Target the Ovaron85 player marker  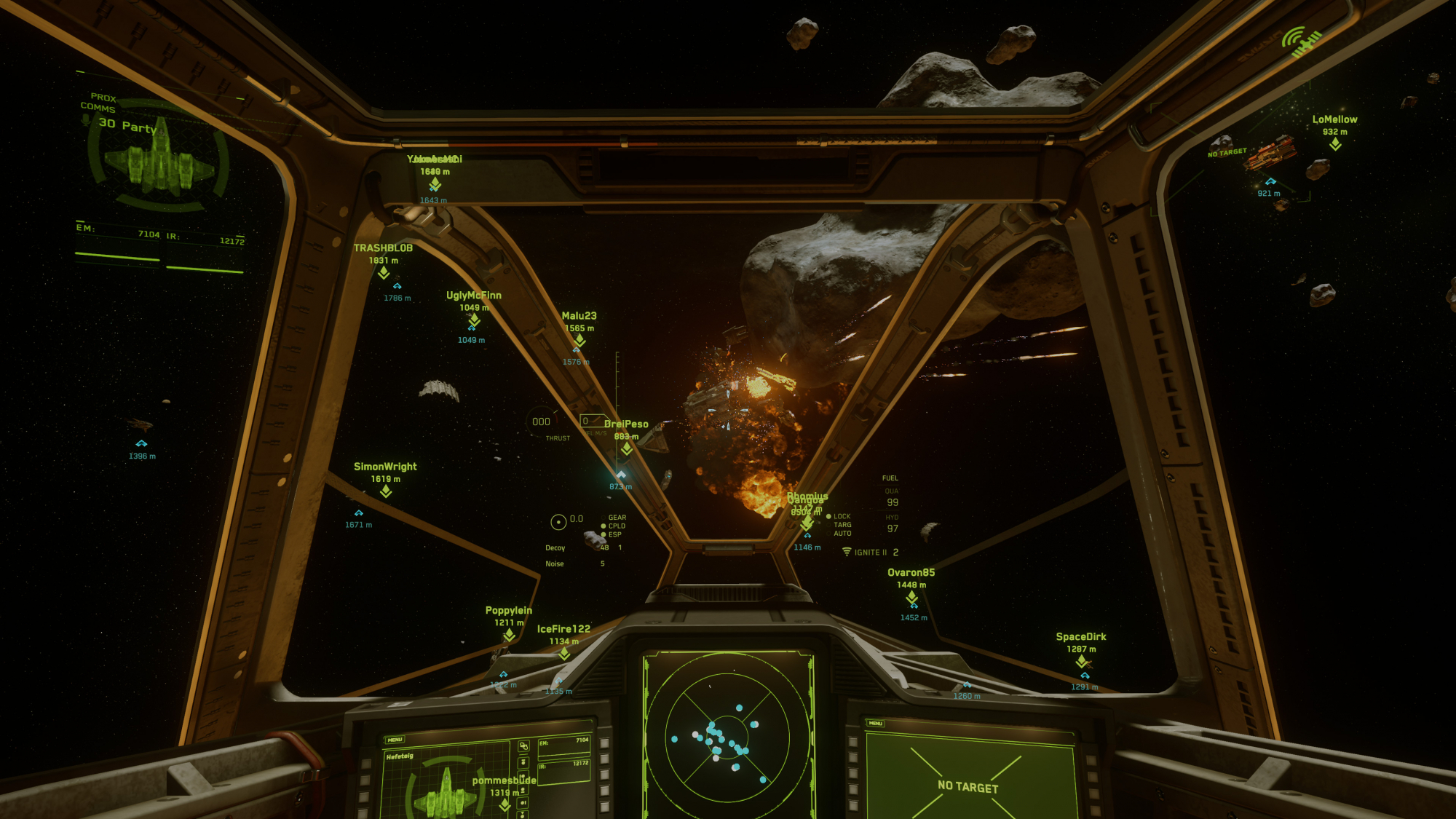(x=911, y=598)
